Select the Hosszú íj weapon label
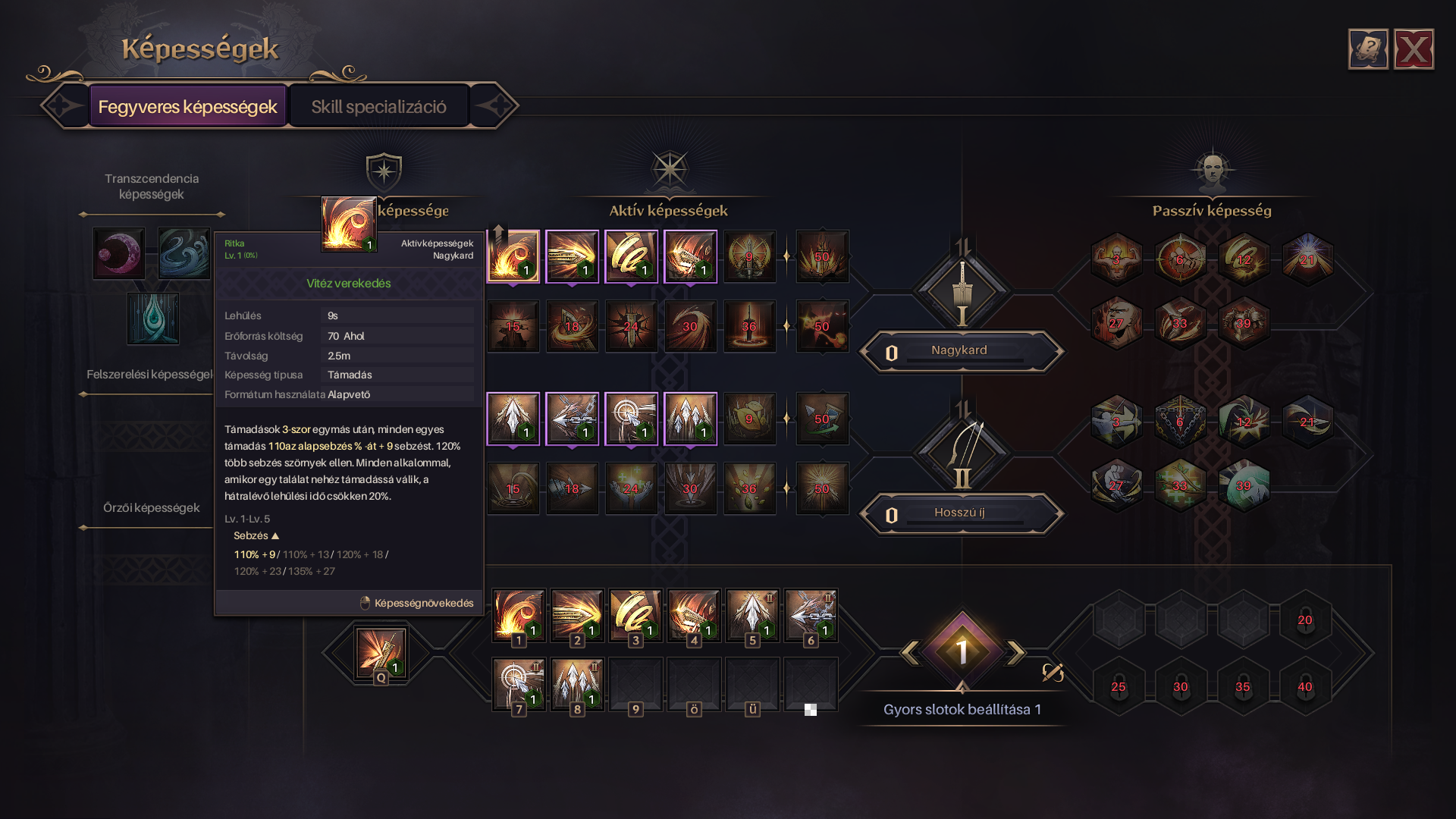 pyautogui.click(x=960, y=513)
